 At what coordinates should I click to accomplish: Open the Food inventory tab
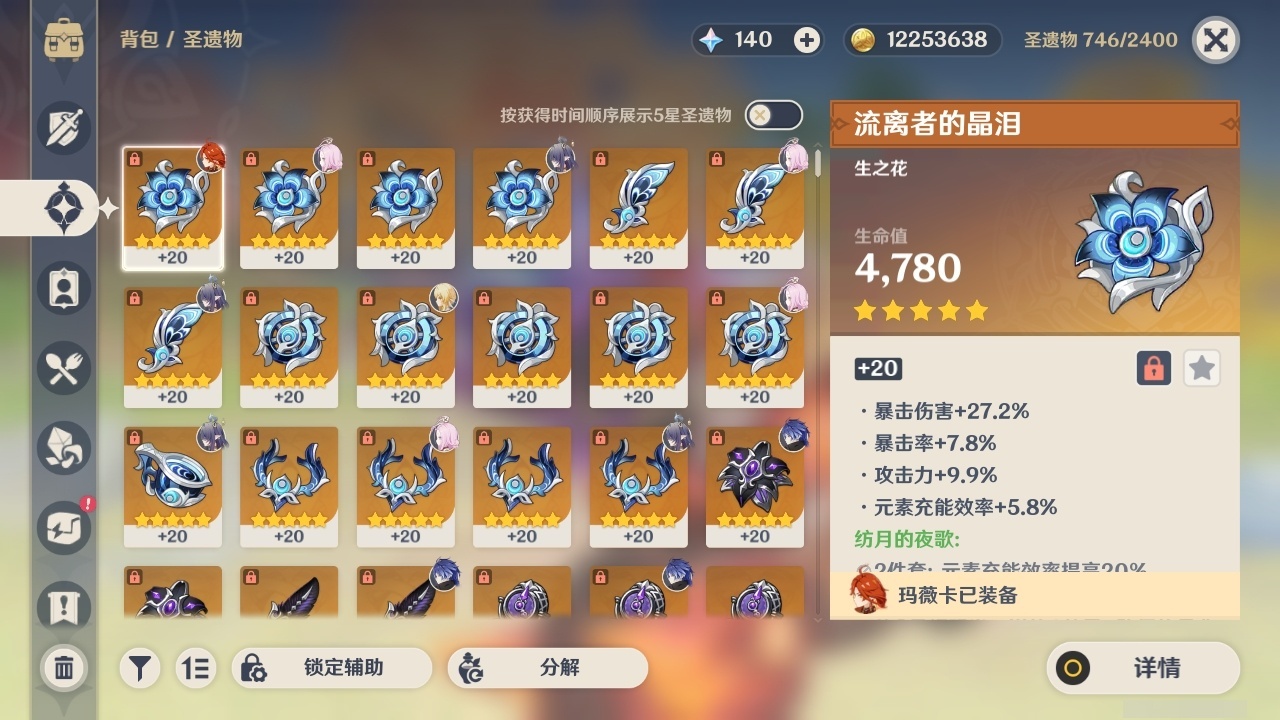[63, 368]
